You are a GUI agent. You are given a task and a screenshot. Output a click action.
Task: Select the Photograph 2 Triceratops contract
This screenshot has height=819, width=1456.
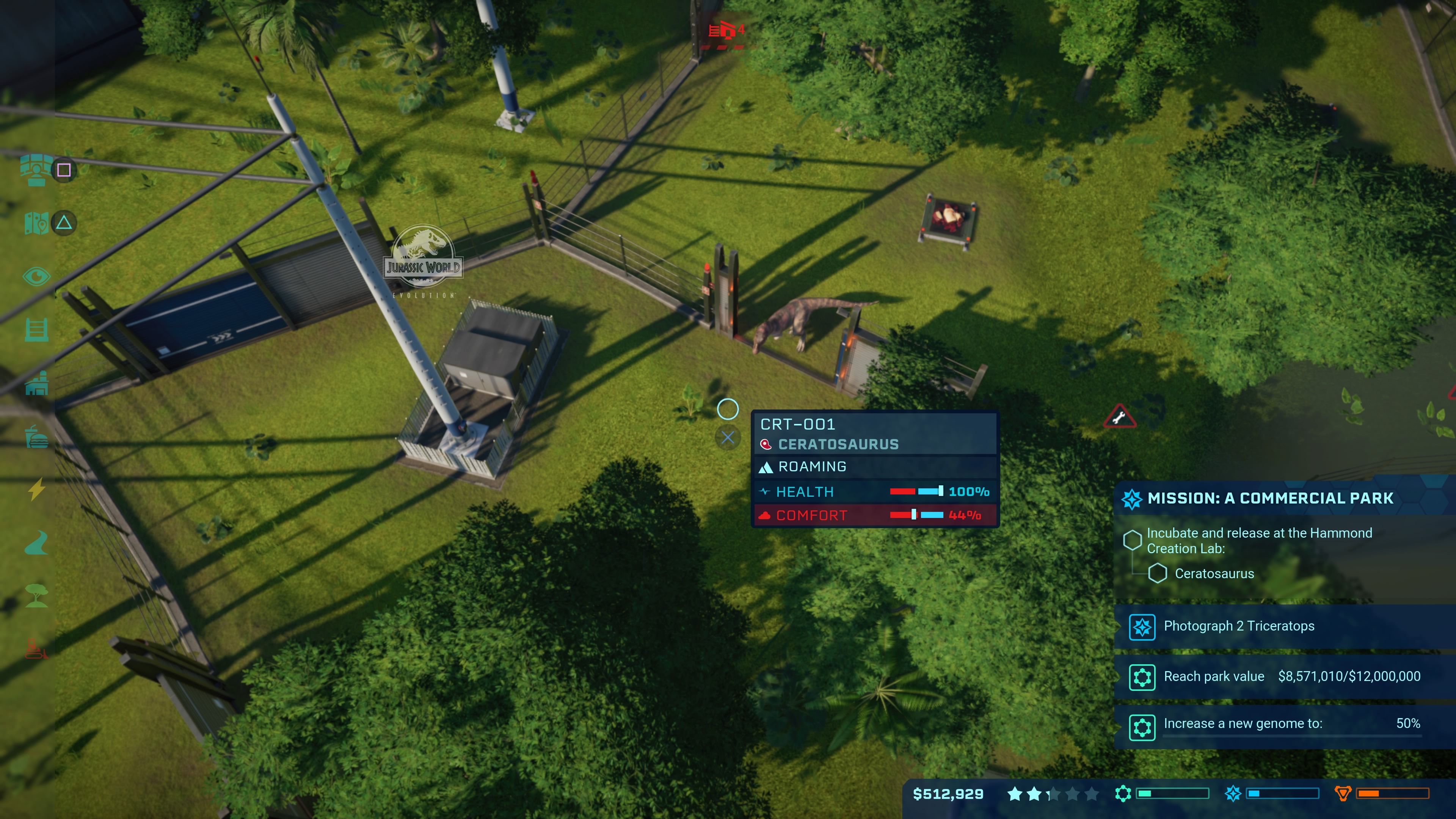click(x=1238, y=626)
